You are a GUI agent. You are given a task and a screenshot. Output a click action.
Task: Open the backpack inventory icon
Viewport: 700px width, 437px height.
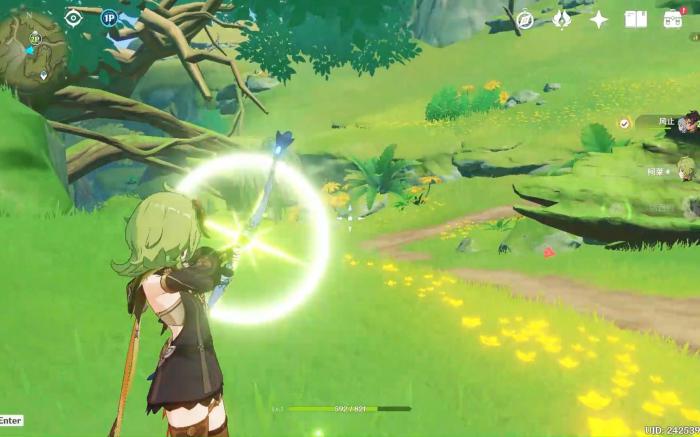pos(673,19)
